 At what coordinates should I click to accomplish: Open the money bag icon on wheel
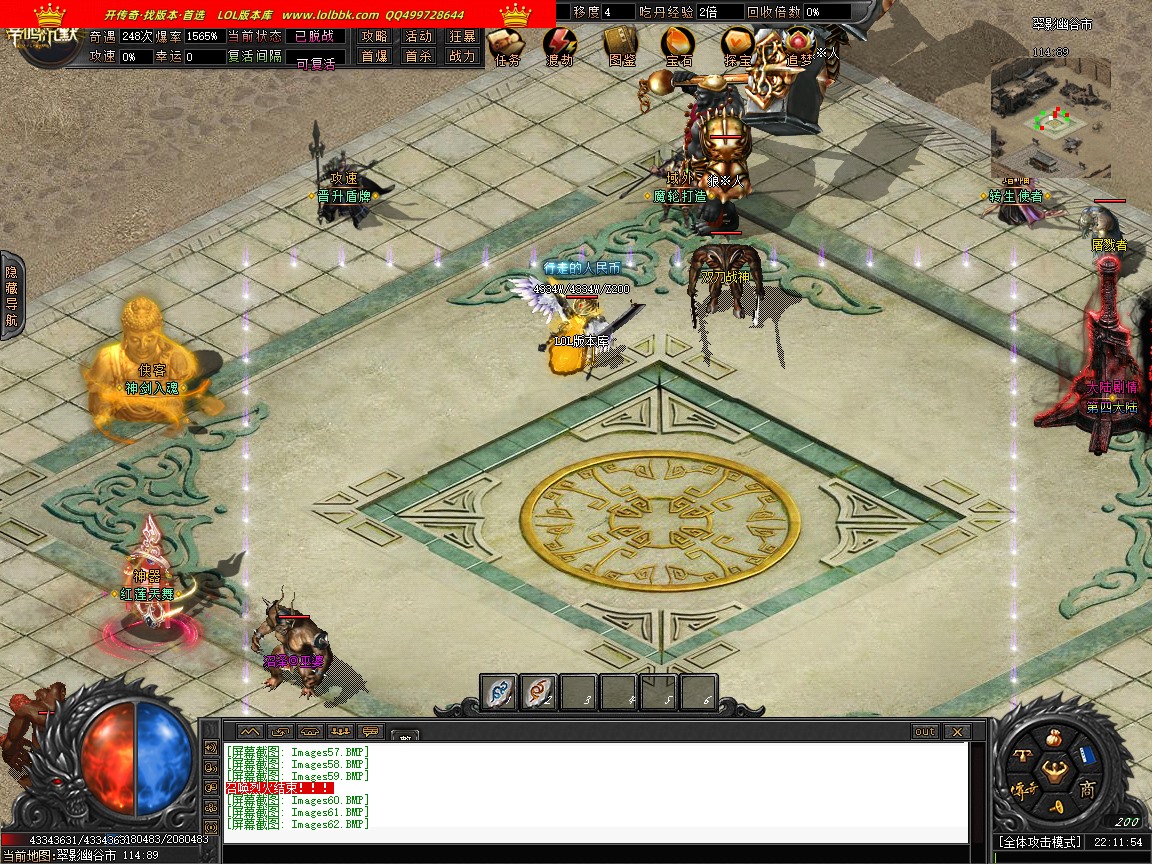1054,741
